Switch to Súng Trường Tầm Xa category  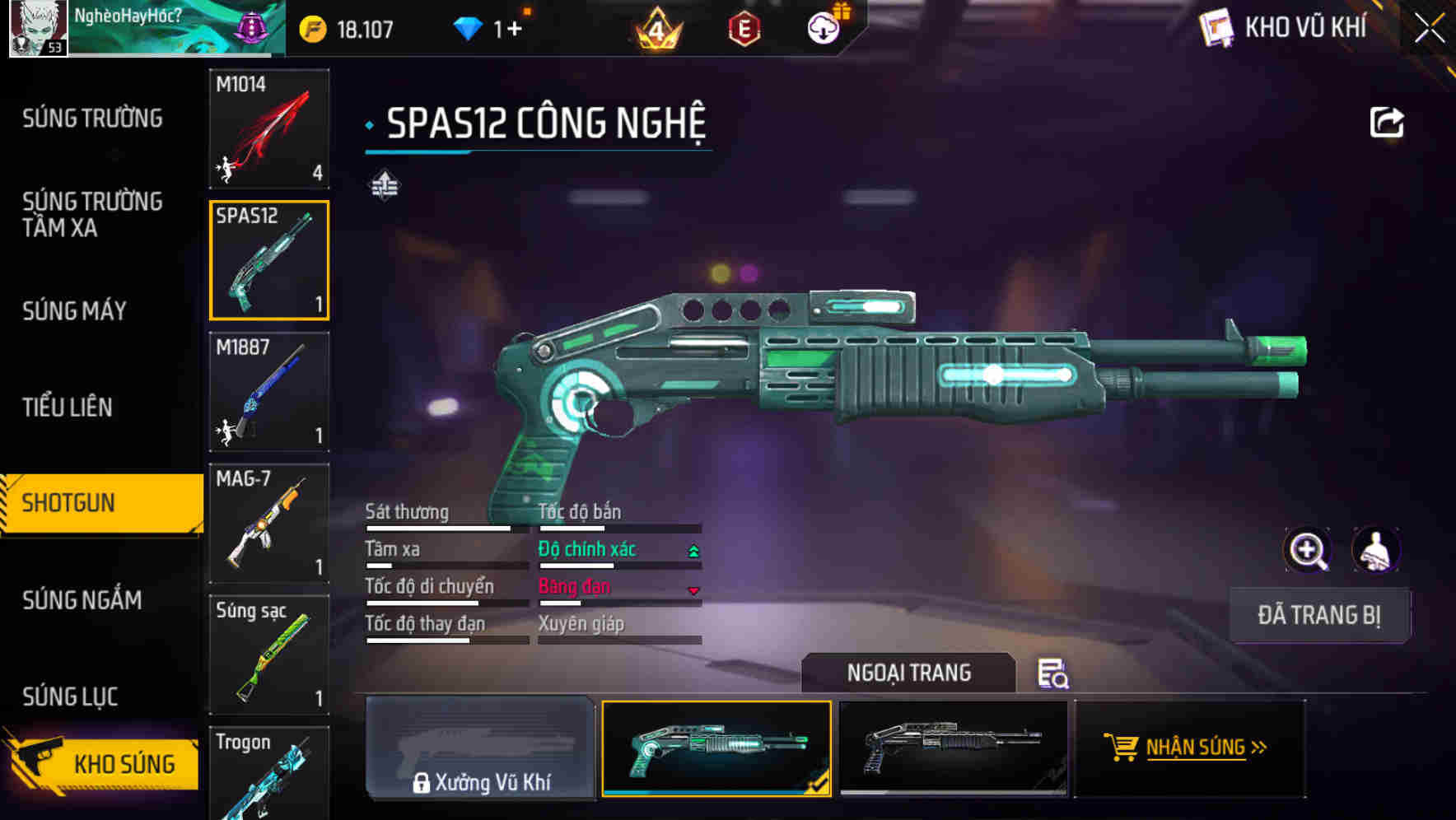[92, 214]
